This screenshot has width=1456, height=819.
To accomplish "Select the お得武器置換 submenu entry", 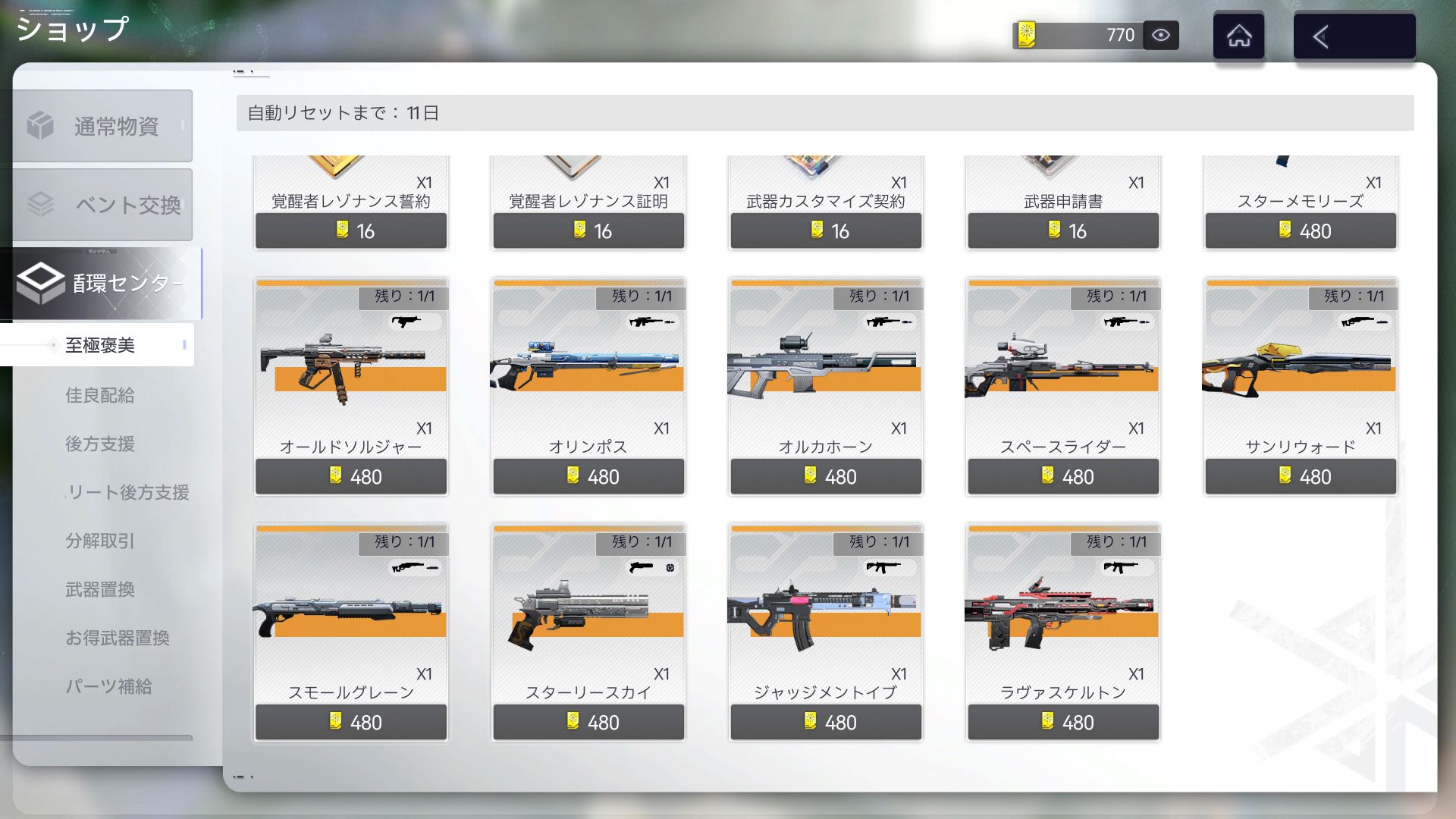I will point(117,638).
